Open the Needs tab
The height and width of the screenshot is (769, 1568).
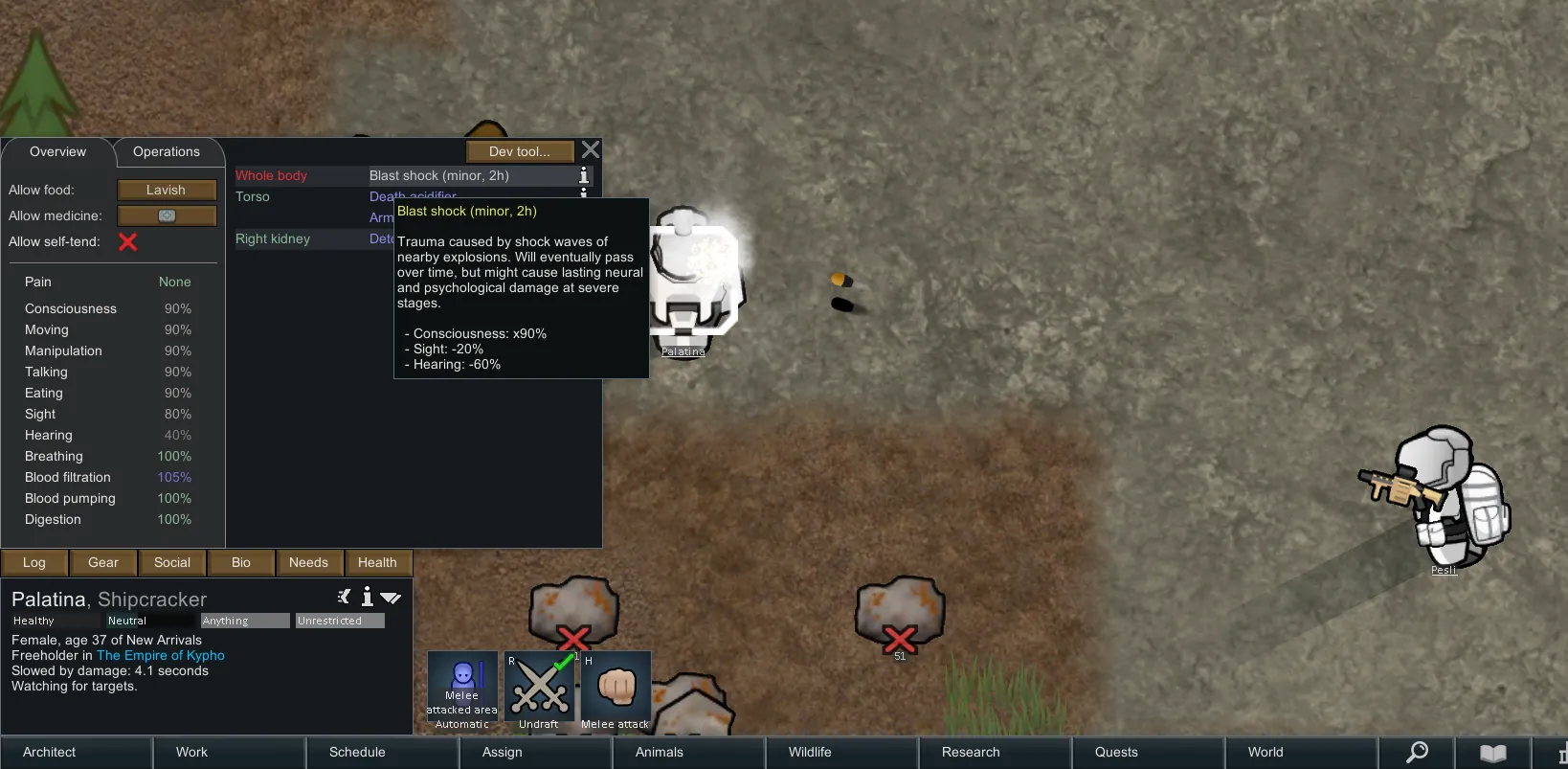(x=308, y=563)
